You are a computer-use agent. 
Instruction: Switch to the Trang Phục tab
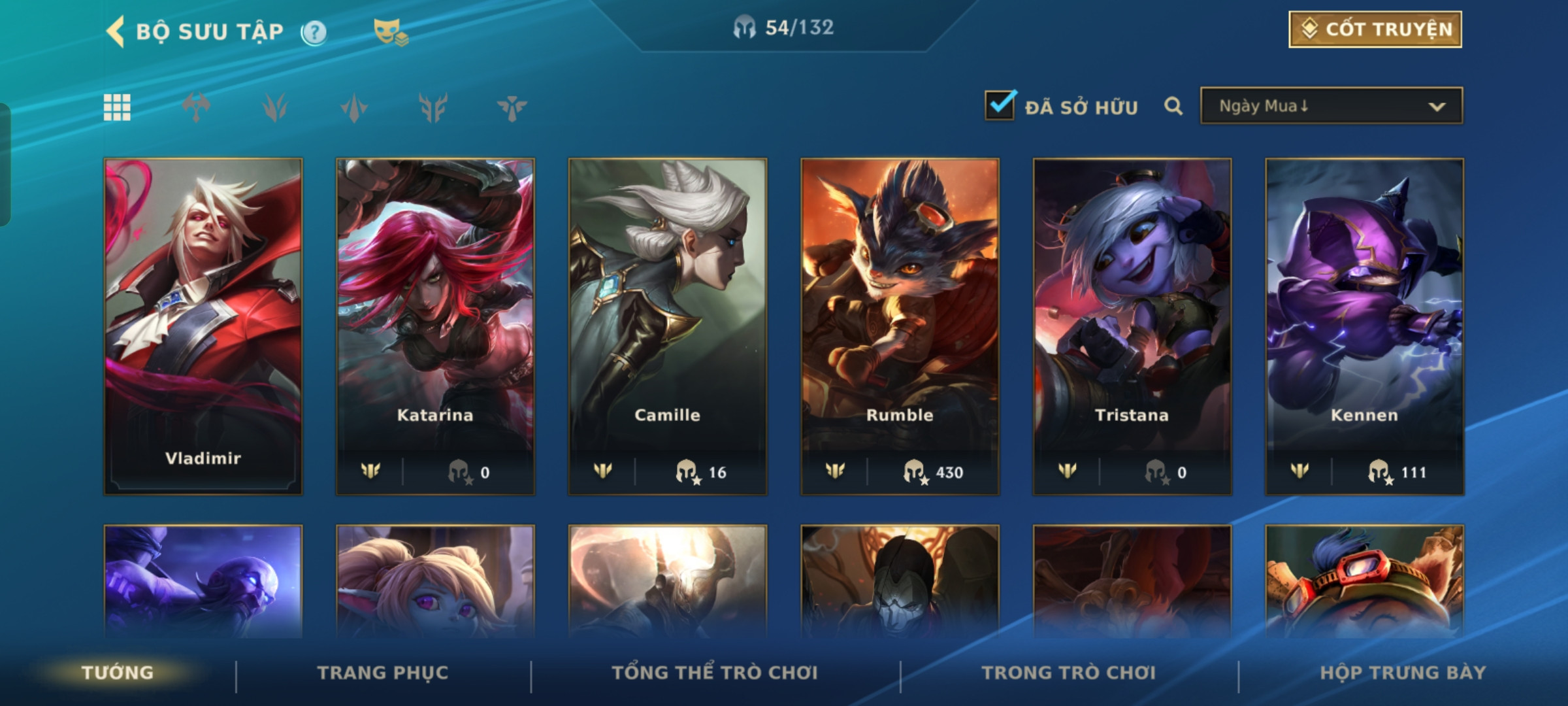tap(383, 673)
